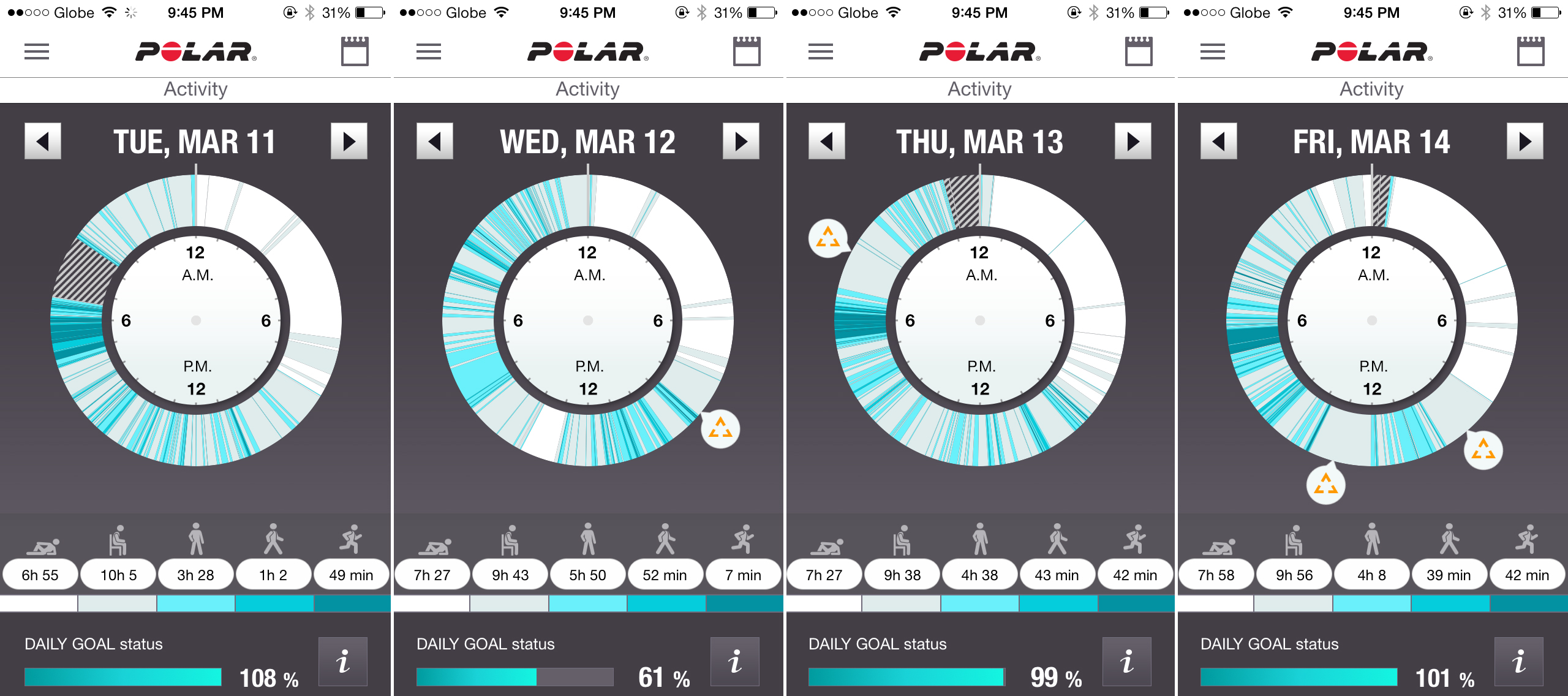Viewport: 1568px width, 696px height.
Task: Open the hamburger menu on Thu, Mar 13 screen
Action: [x=821, y=52]
